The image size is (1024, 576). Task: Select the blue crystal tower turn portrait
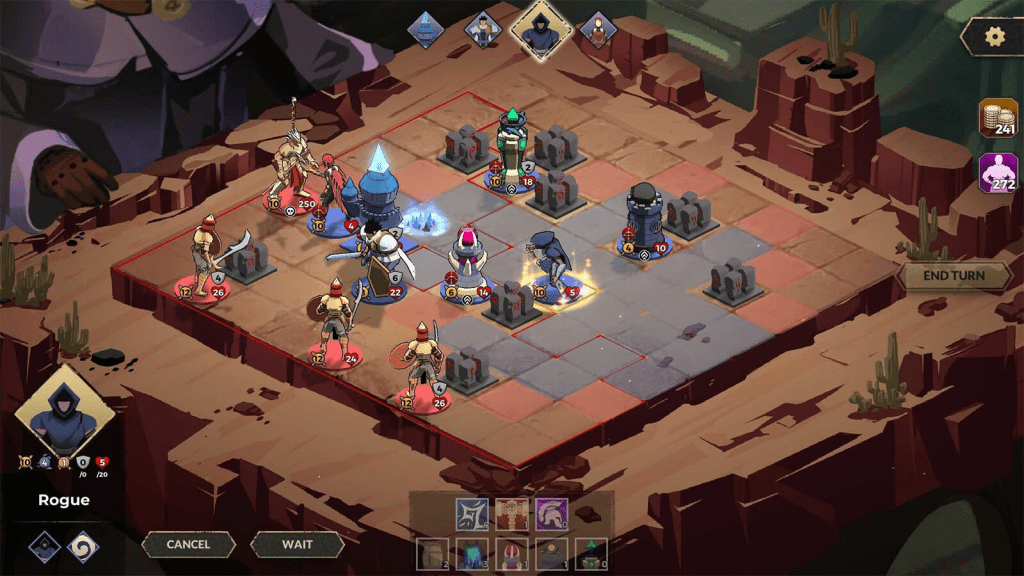426,30
